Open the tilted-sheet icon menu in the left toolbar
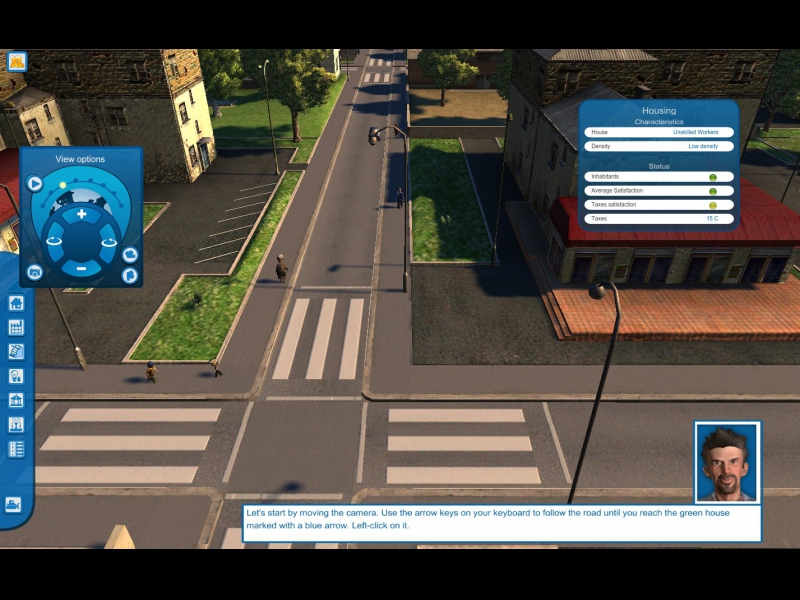The image size is (800, 600). (16, 351)
